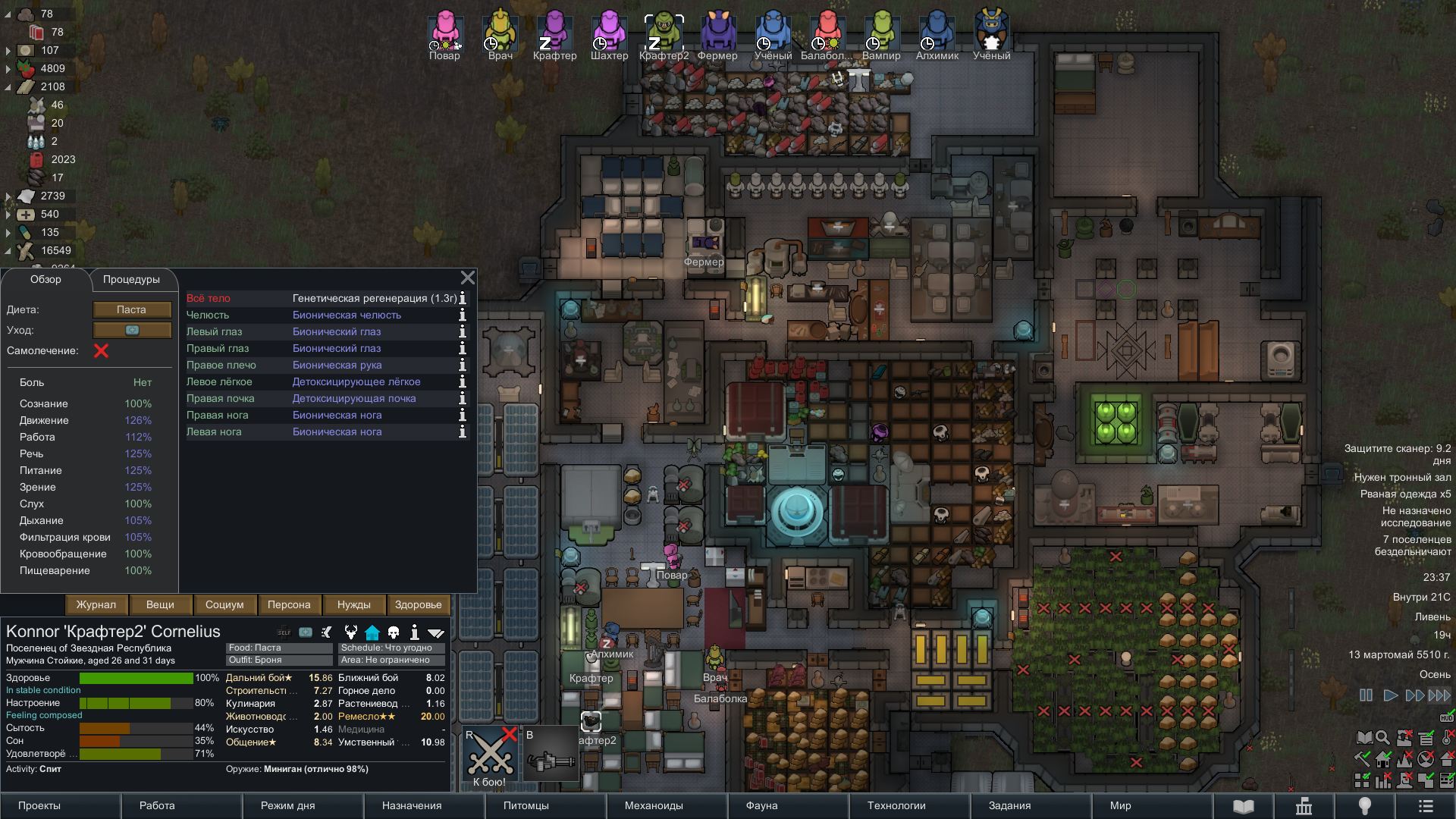This screenshot has width=1456, height=819.
Task: Open the Мир world map
Action: click(1120, 805)
